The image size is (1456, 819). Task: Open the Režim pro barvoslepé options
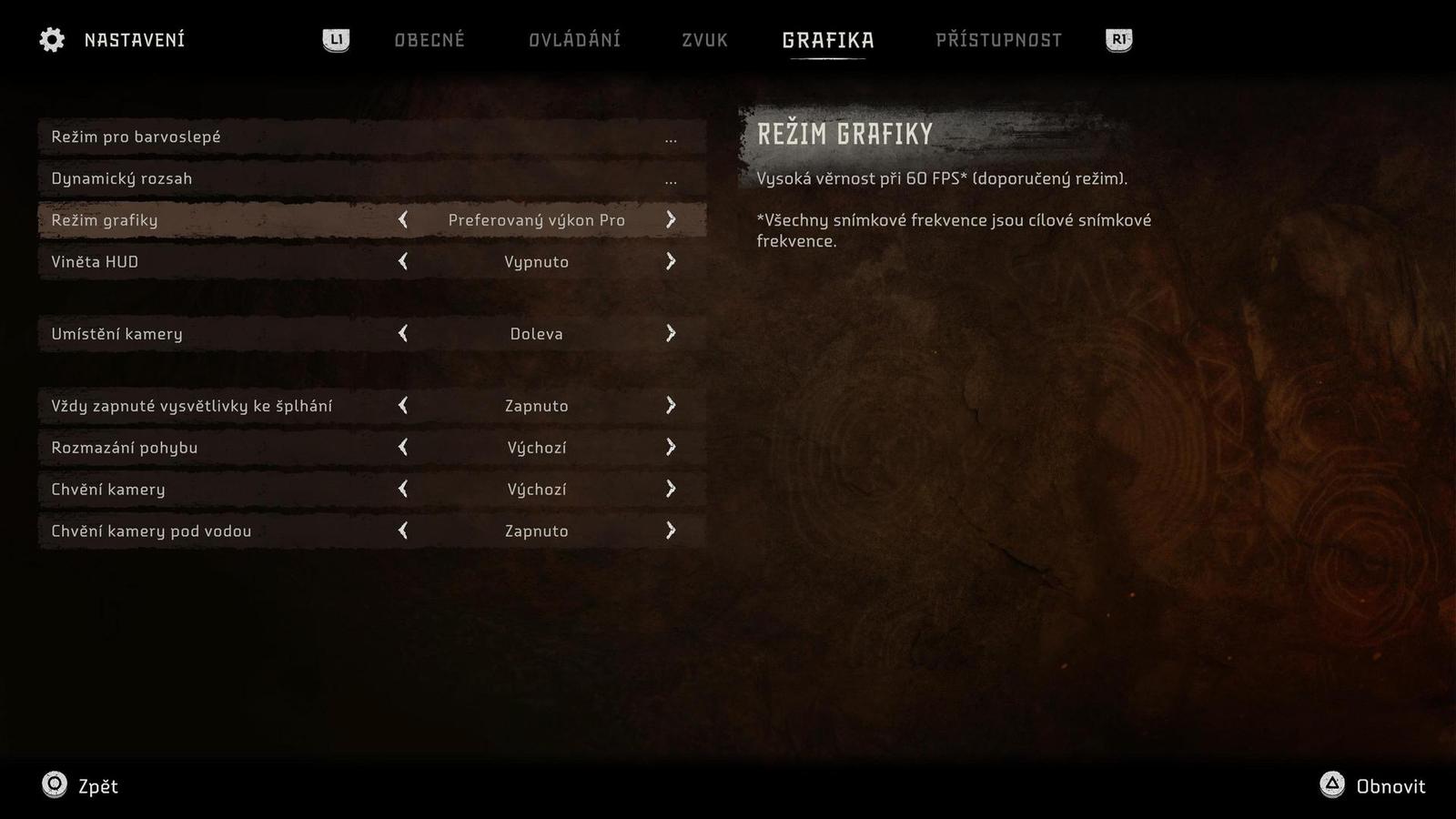tap(364, 136)
